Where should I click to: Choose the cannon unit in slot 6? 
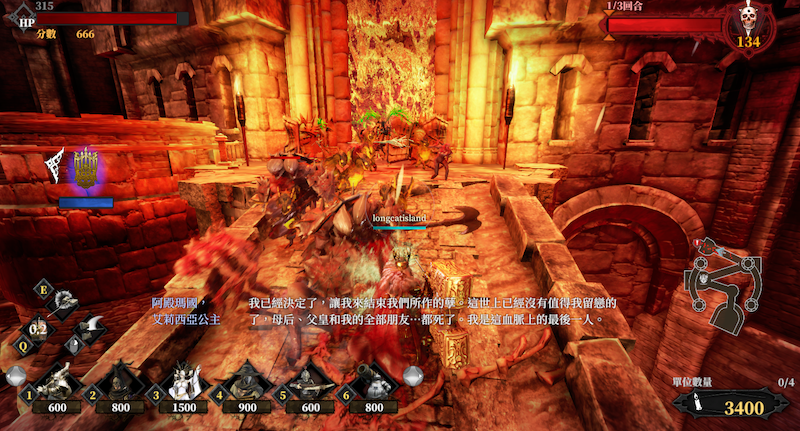pyautogui.click(x=372, y=383)
